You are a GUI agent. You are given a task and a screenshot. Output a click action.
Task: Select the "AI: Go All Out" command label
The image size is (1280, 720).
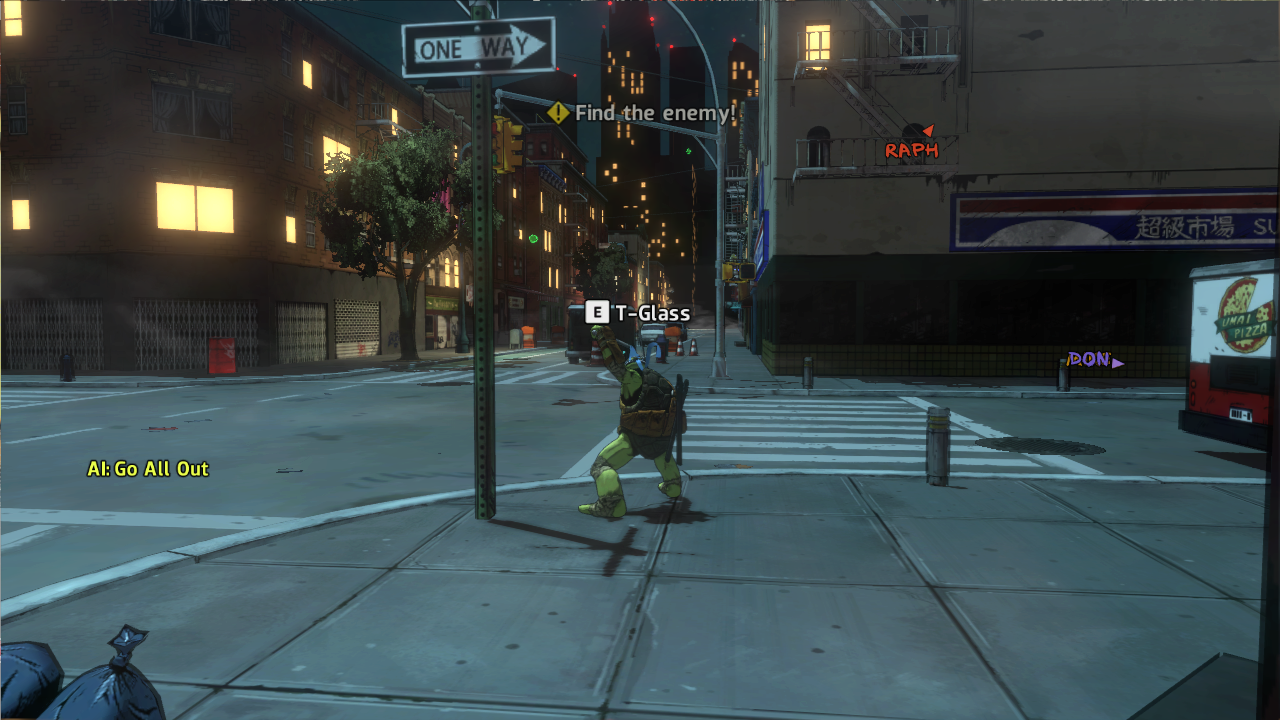pos(148,468)
